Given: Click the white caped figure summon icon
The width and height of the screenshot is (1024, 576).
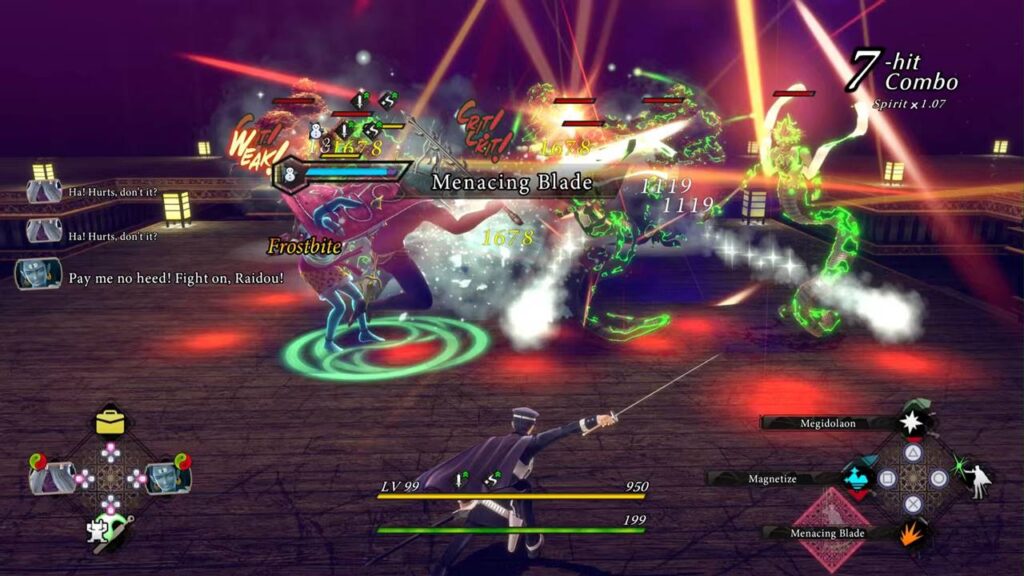Looking at the screenshot, I should coord(974,479).
